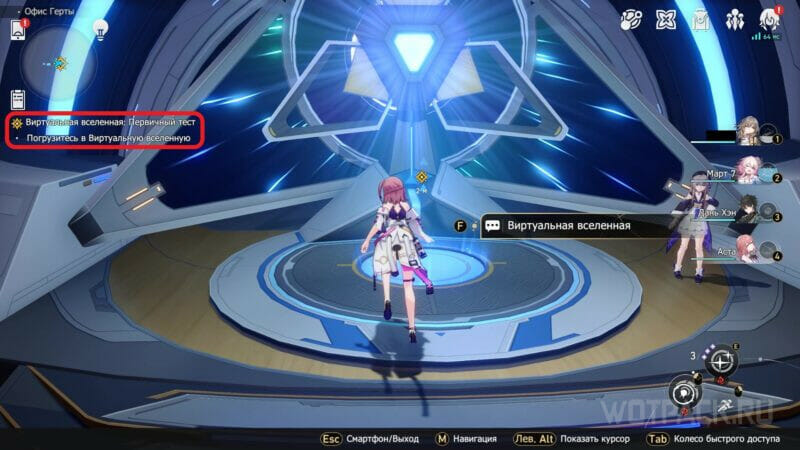Open the team characters icon

tap(735, 19)
